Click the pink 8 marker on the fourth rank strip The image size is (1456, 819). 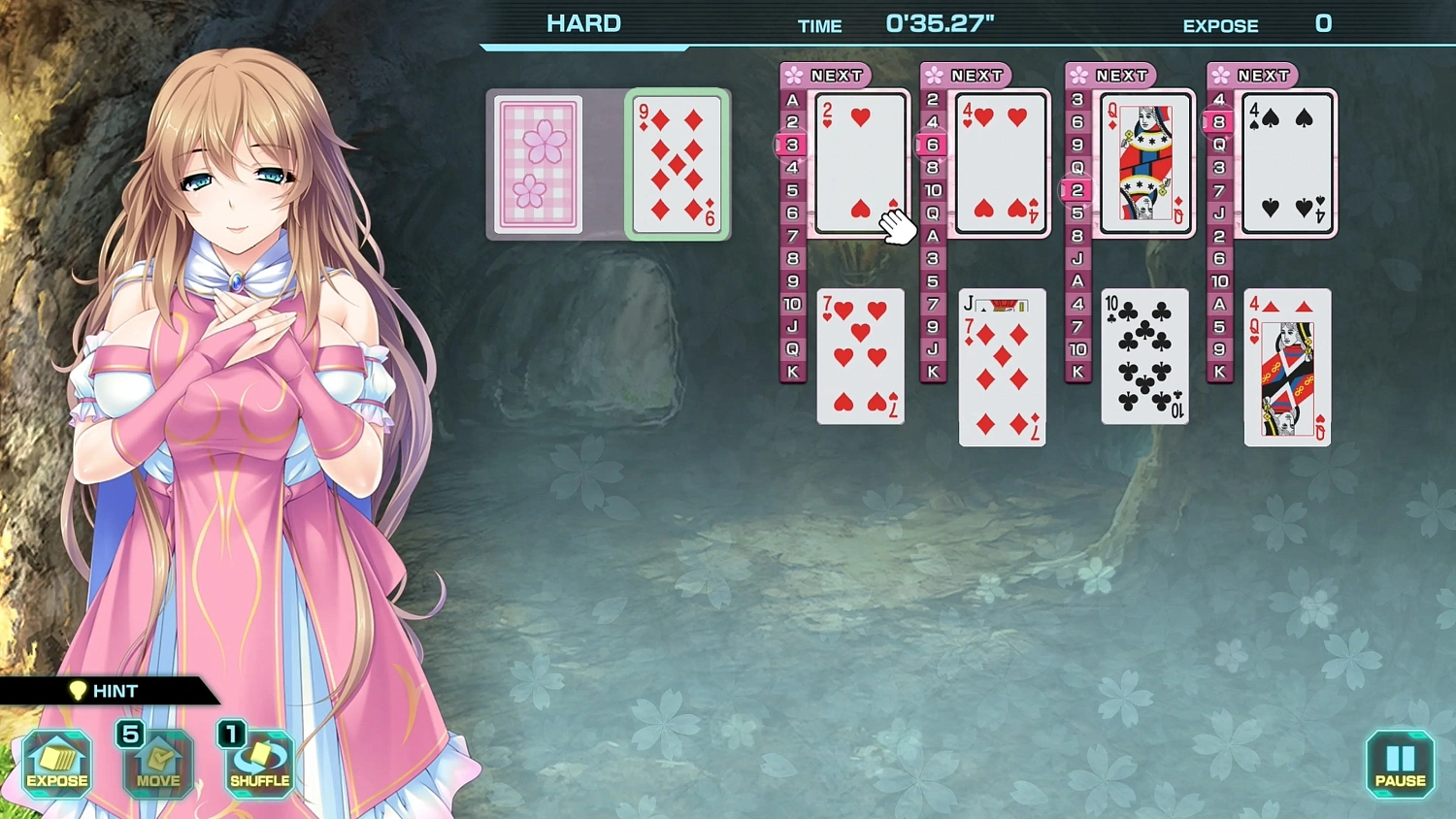[1216, 122]
